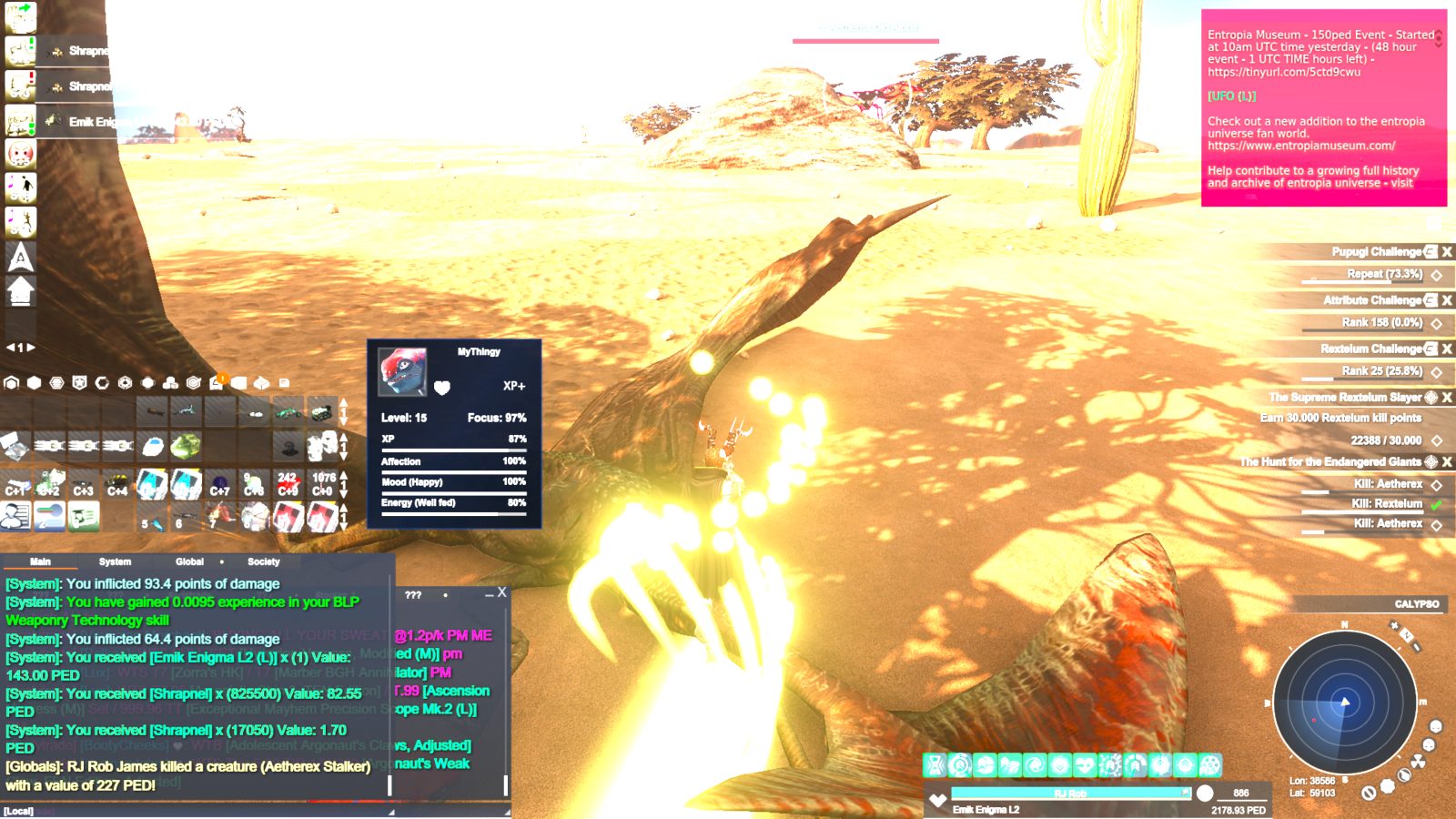This screenshot has width=1456, height=819.
Task: Open the inventory box icon with orange notification badge
Action: point(215,383)
